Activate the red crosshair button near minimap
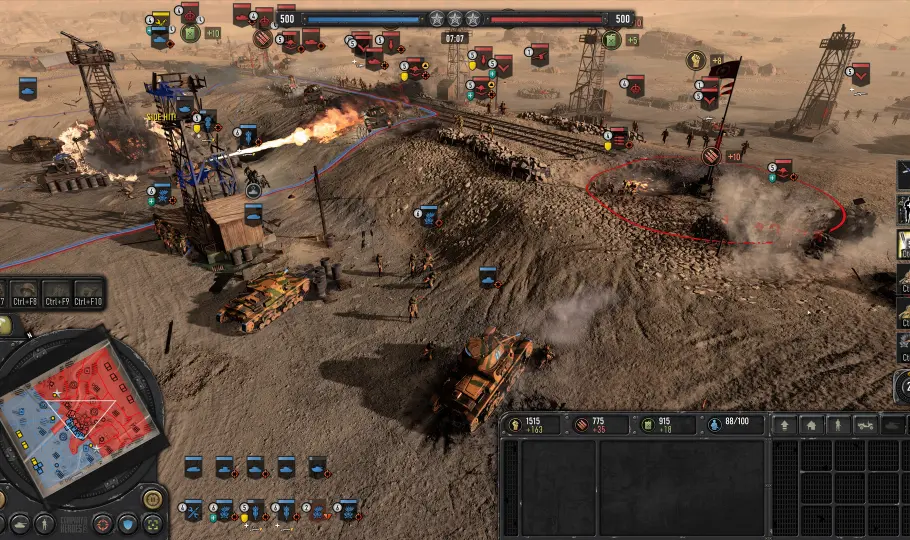 [102, 523]
